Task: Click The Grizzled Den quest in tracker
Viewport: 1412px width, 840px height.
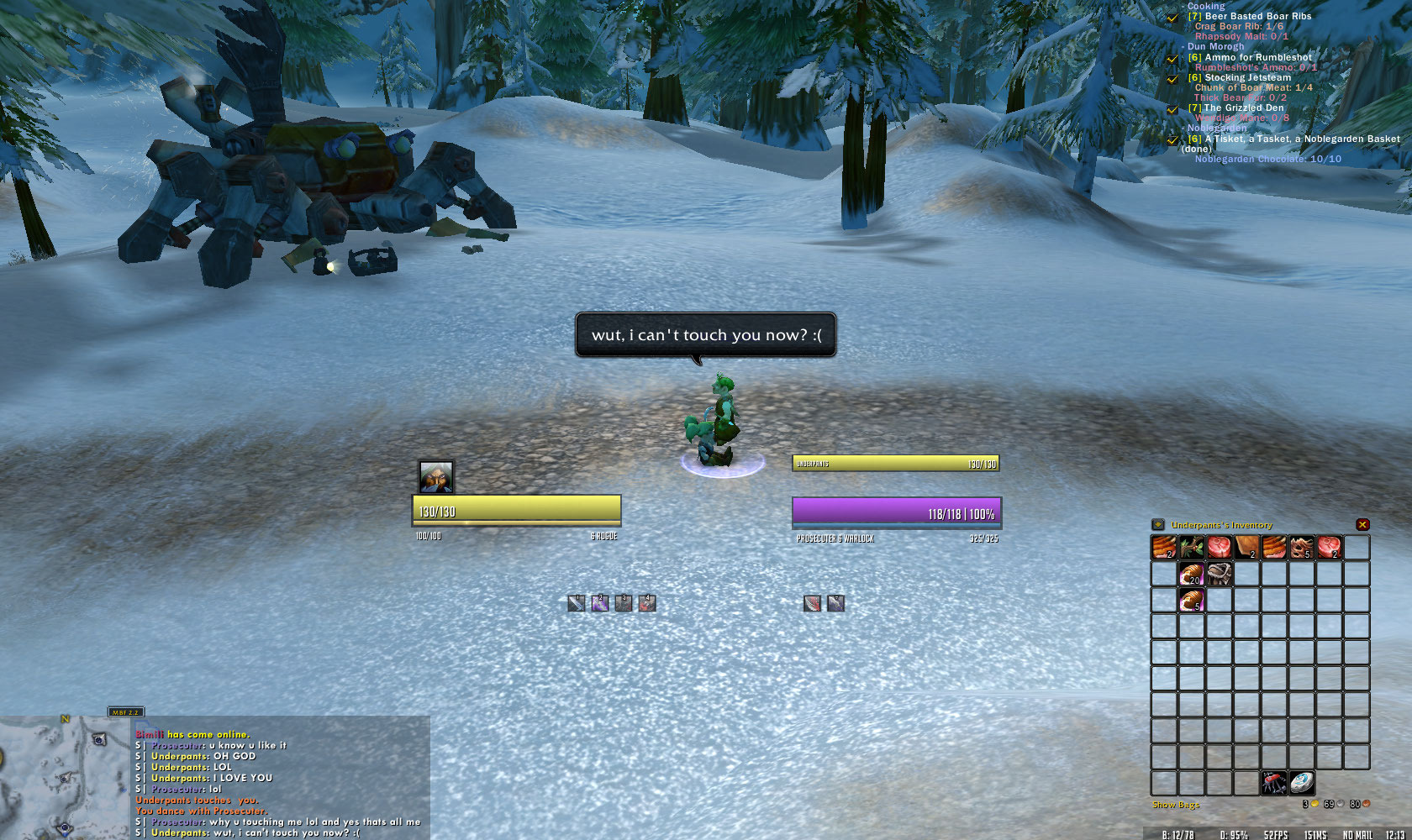Action: [1243, 108]
